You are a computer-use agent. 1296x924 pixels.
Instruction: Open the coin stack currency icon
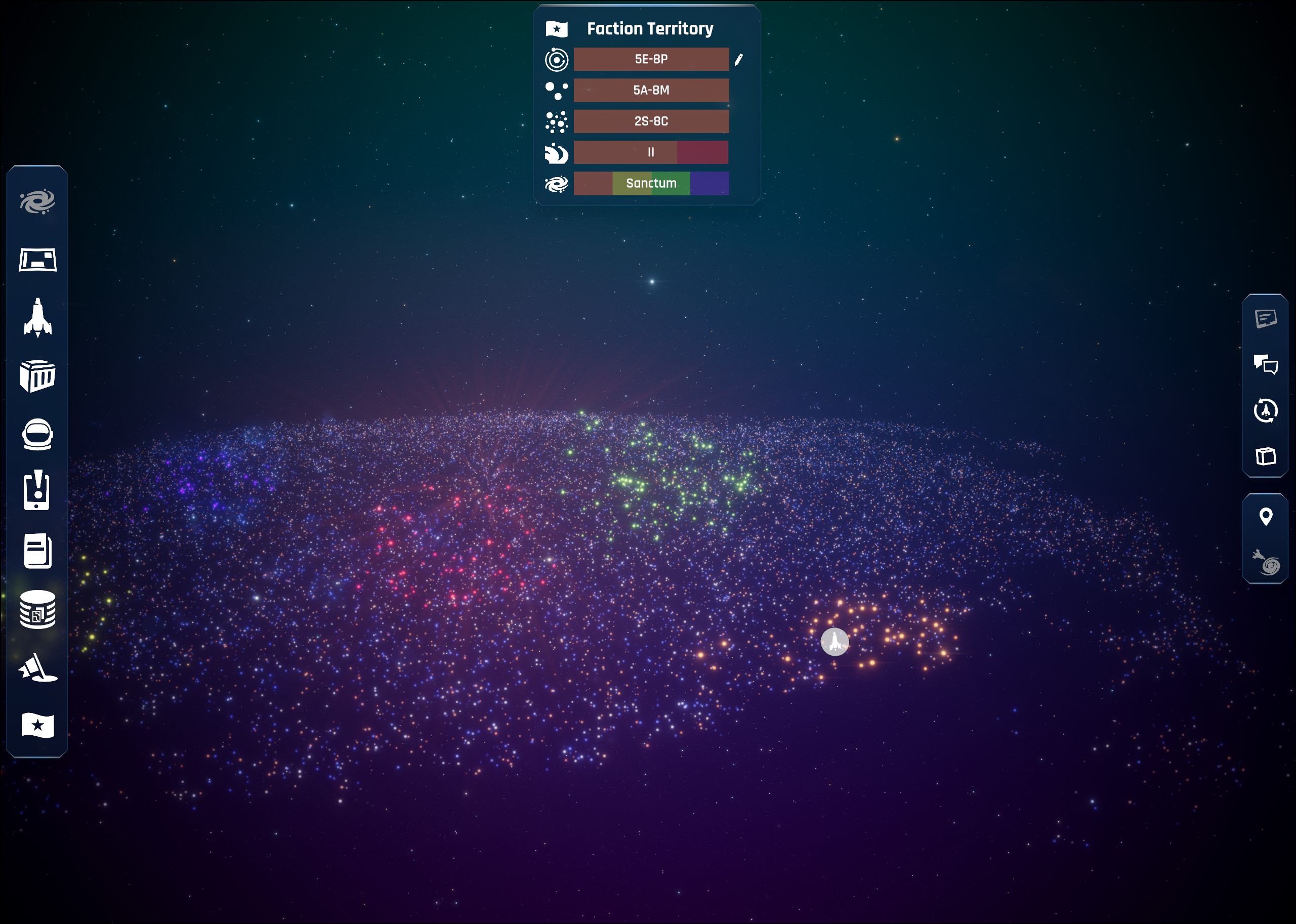pos(37,609)
